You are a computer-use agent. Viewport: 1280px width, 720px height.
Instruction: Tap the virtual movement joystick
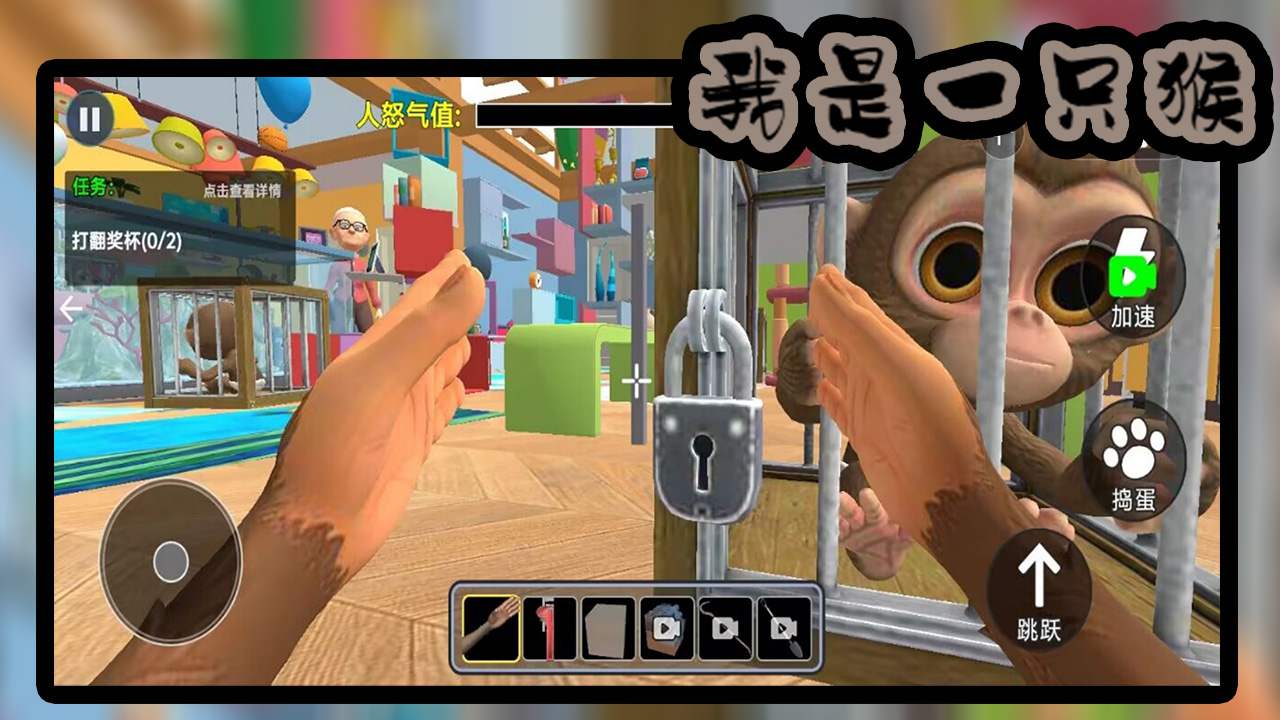tap(171, 561)
